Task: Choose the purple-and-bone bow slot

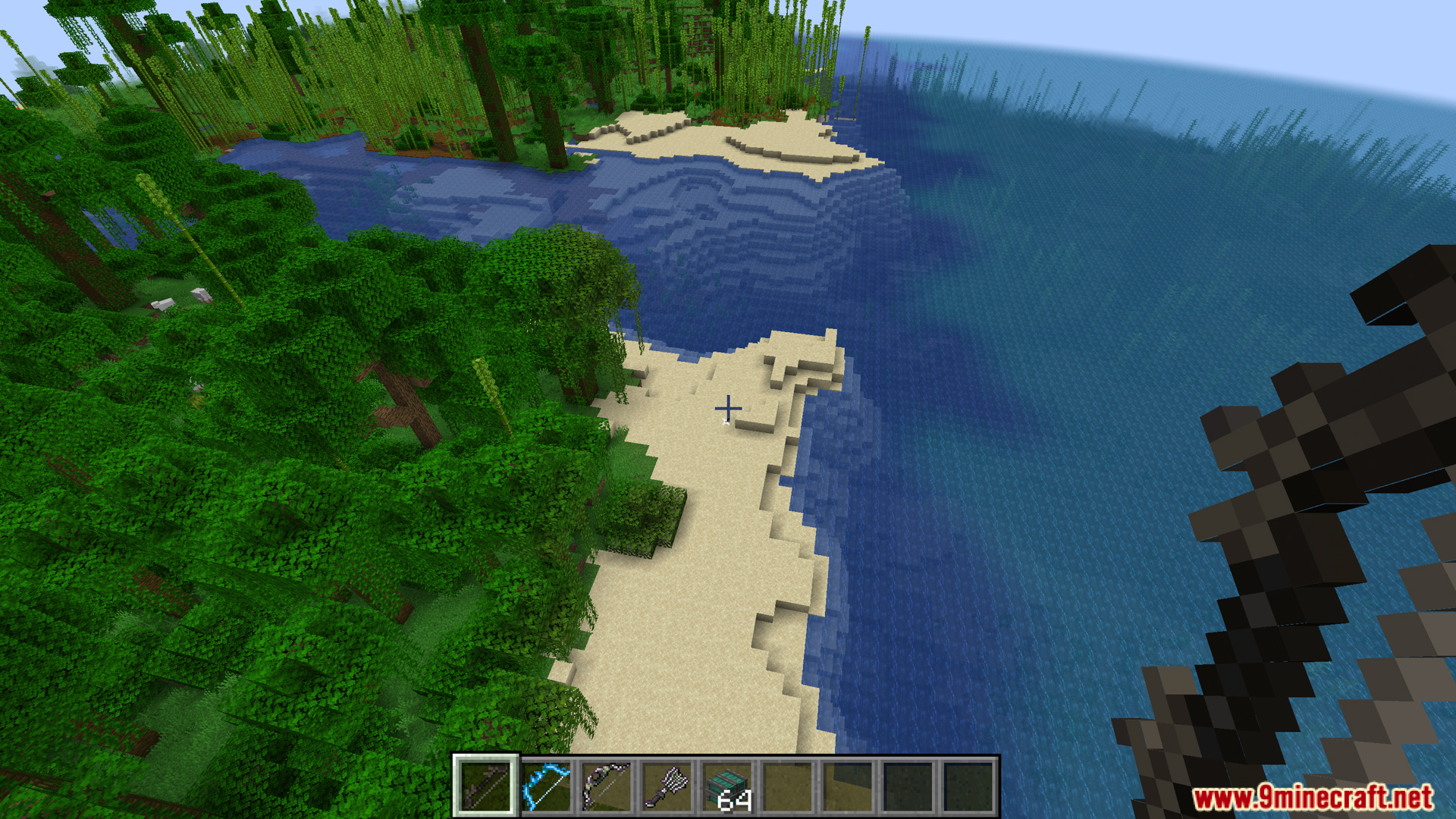Action: (x=607, y=786)
